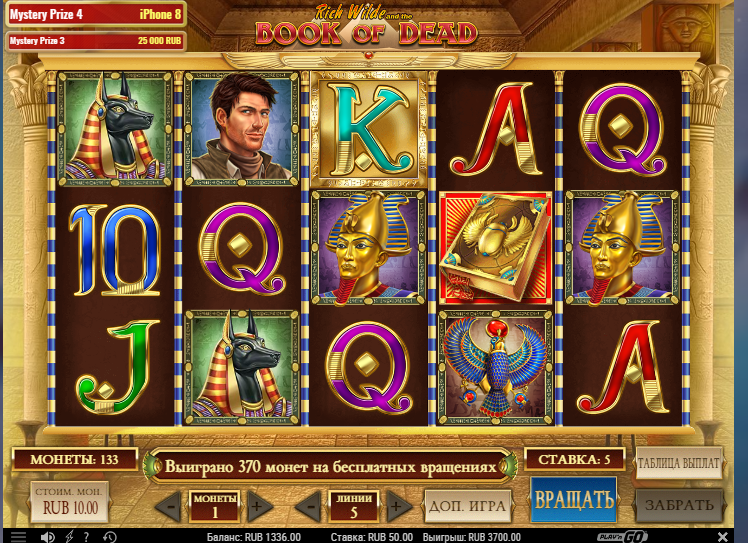Open the Mystery Prize 4 iPhone 8 banner
The width and height of the screenshot is (748, 543).
click(x=96, y=15)
